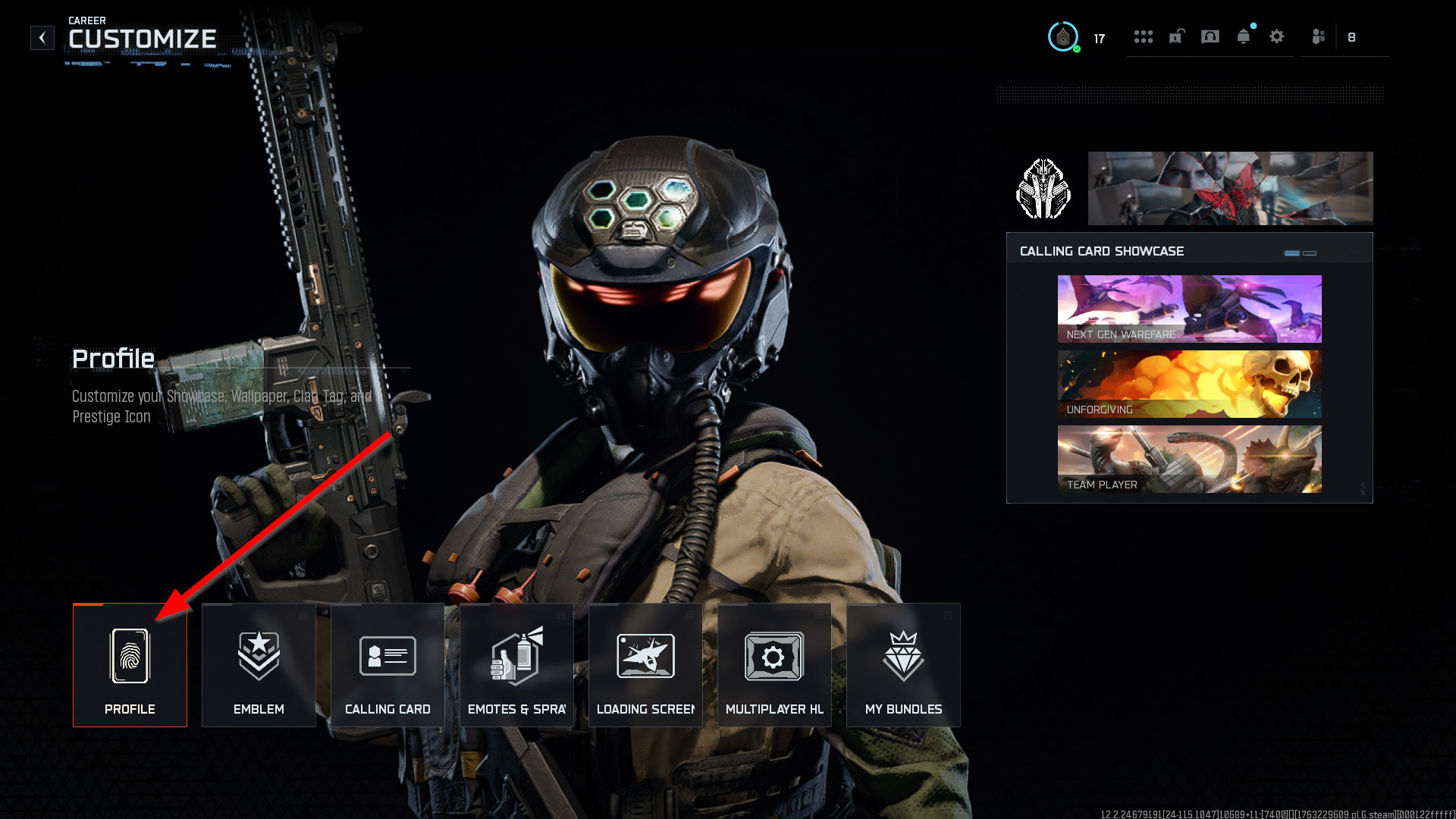1456x819 pixels.
Task: Open the Calling Card tile
Action: point(388,665)
